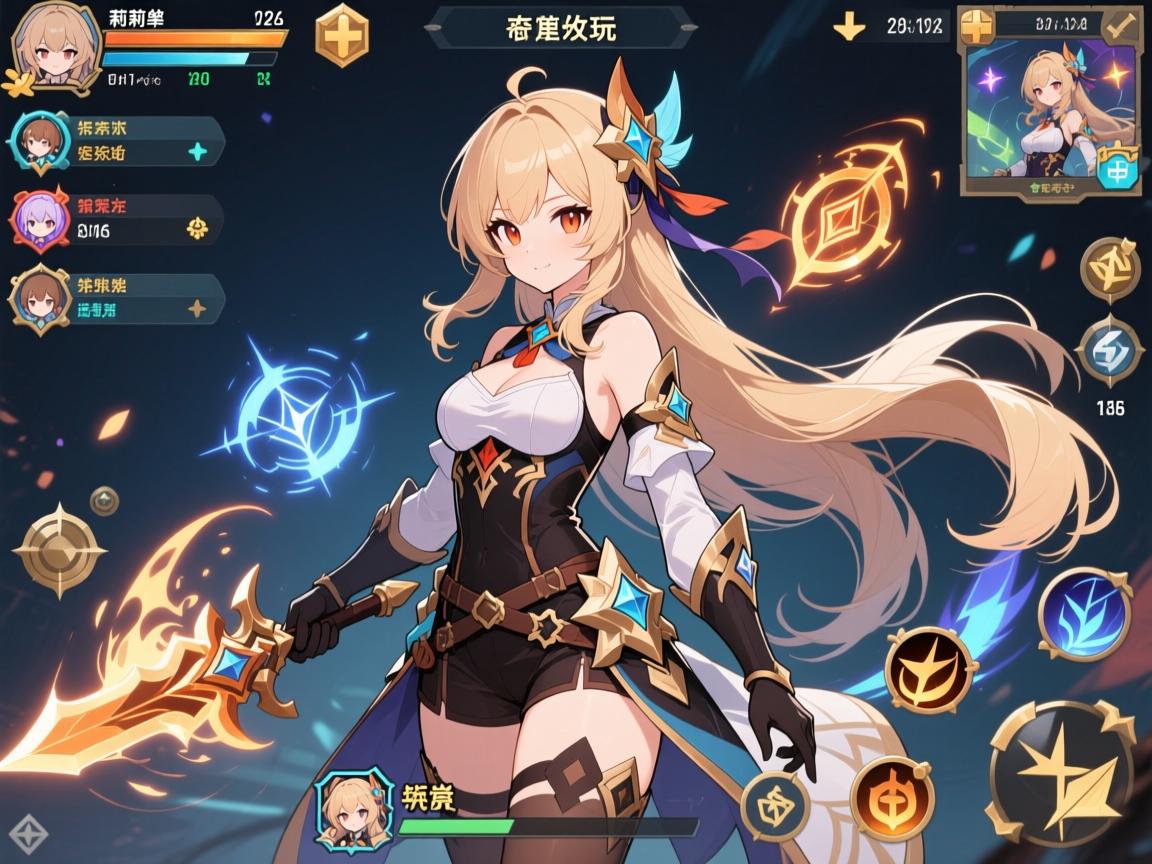Viewport: 1152px width, 864px height.
Task: Click the silver lightning bolt icon
Action: coord(1110,350)
